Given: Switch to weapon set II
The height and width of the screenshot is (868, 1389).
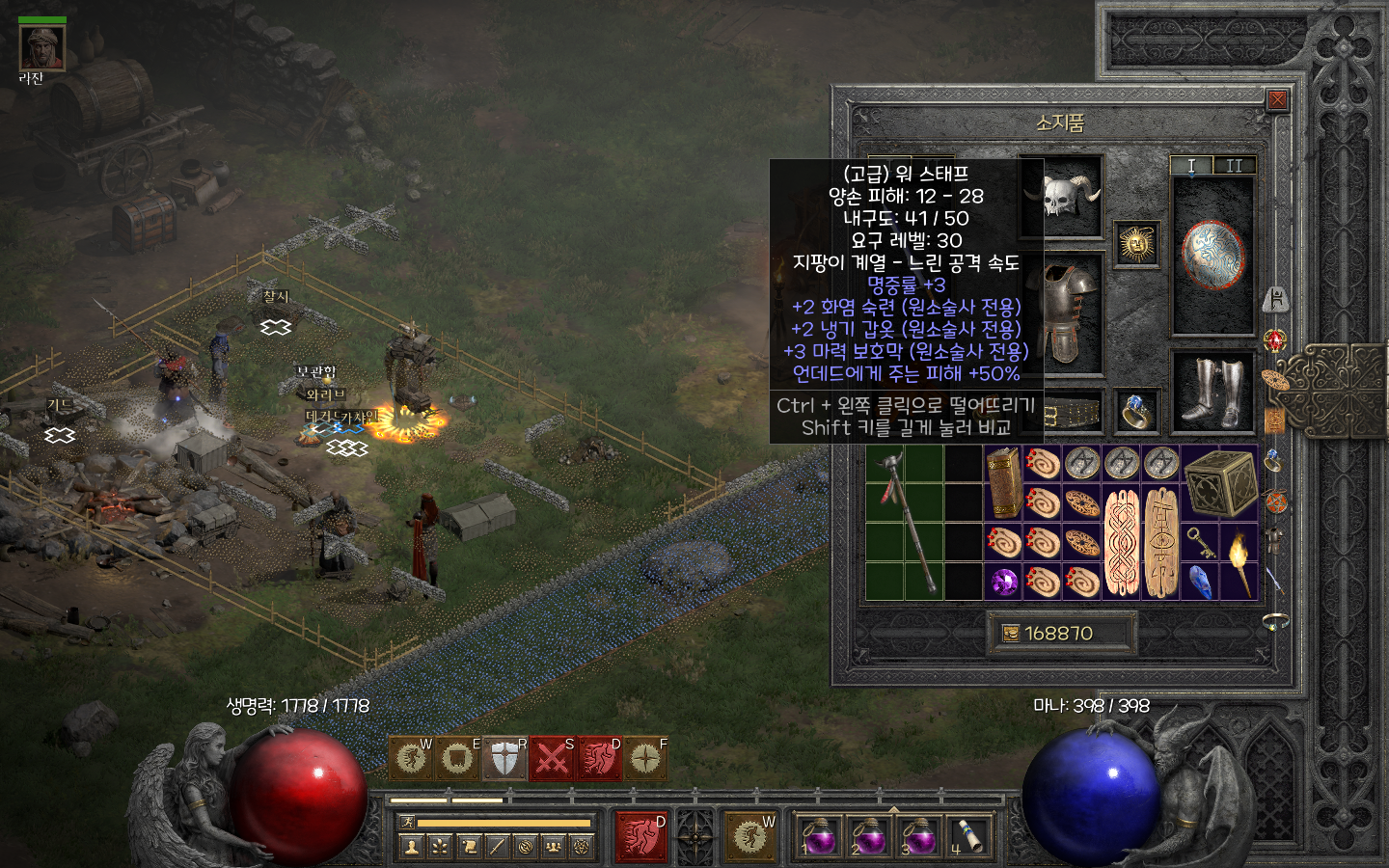Looking at the screenshot, I should (1235, 166).
